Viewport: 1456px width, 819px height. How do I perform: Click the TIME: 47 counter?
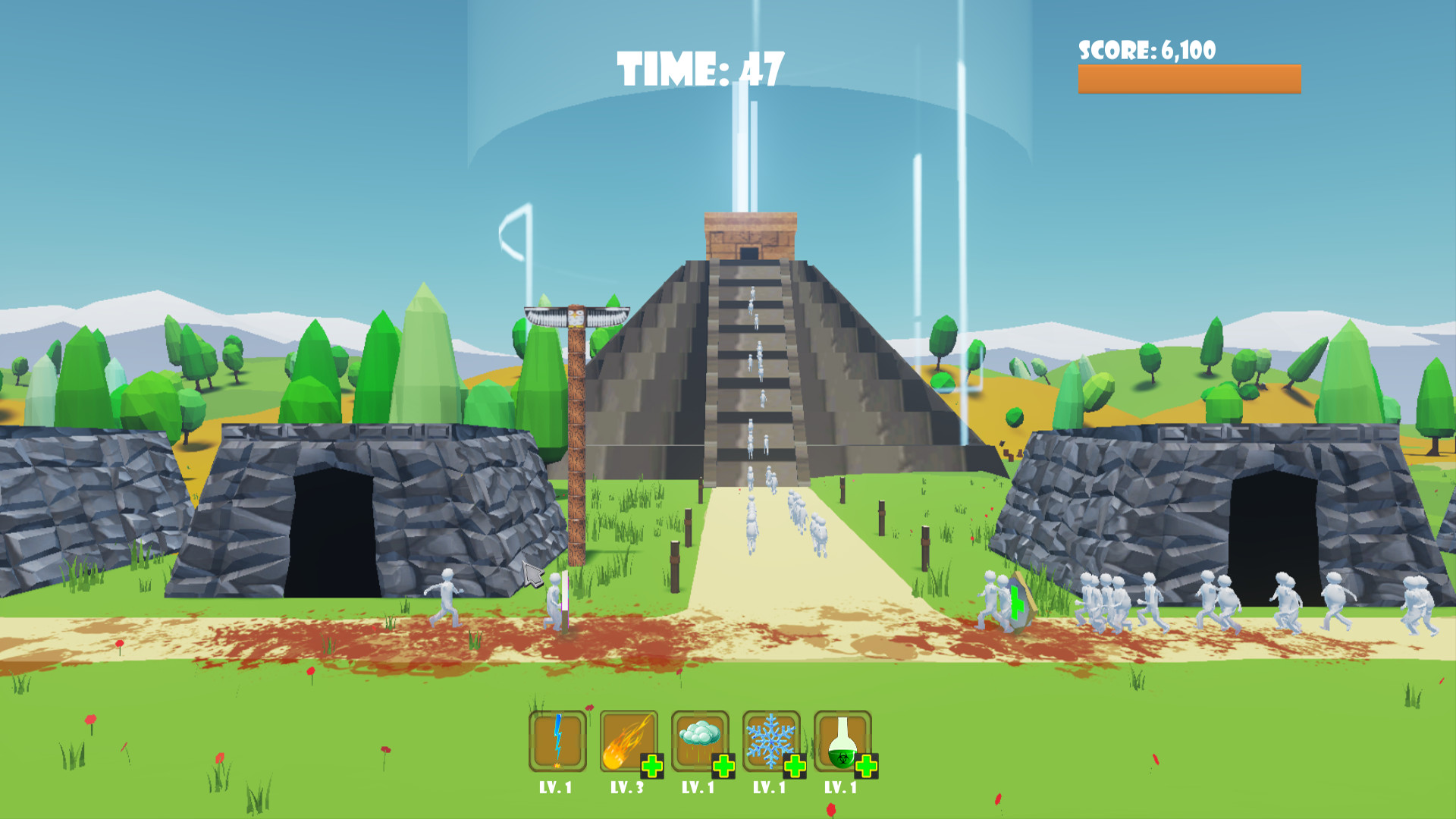tap(699, 68)
